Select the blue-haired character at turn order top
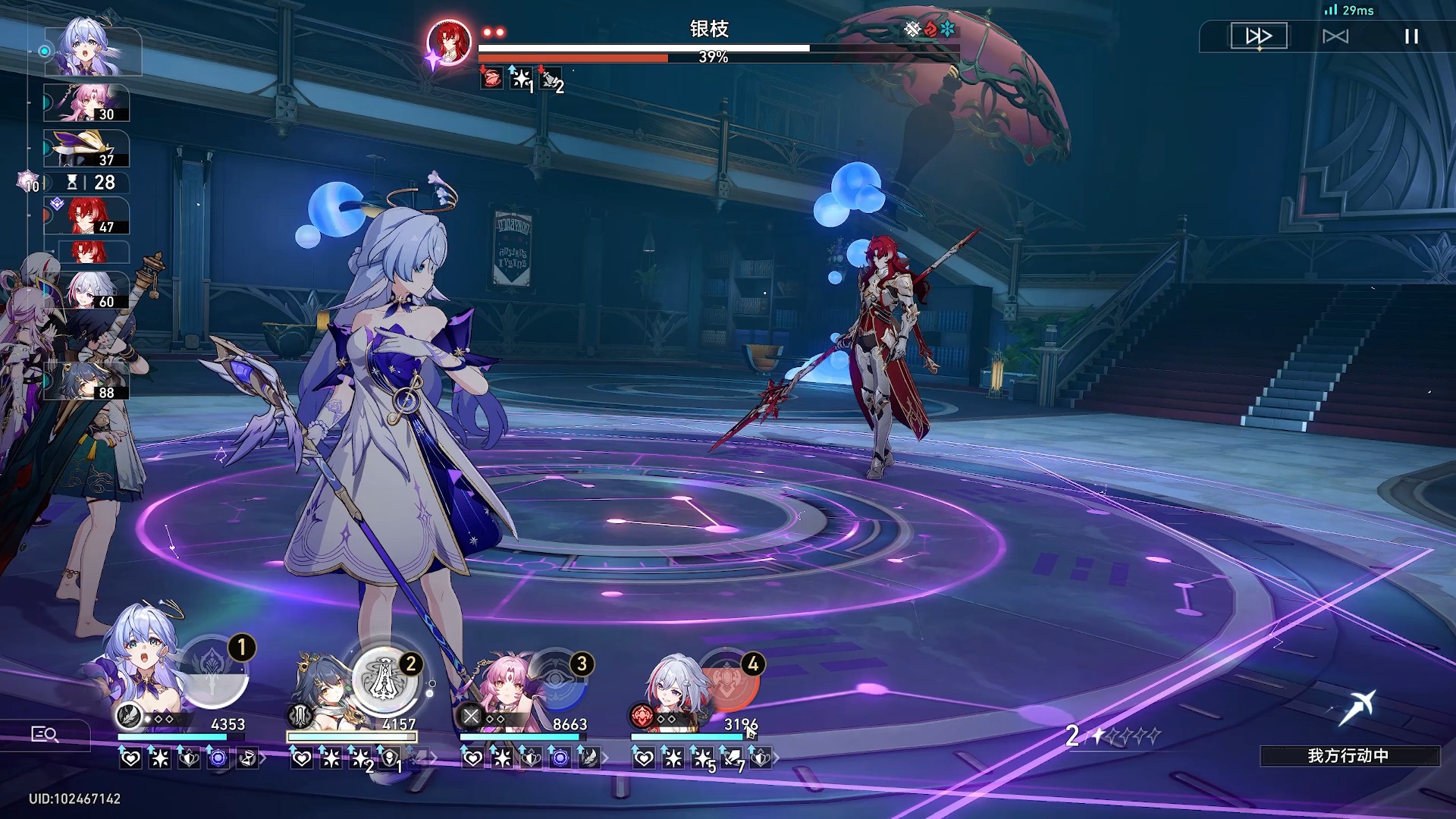The image size is (1456, 819). (x=92, y=50)
